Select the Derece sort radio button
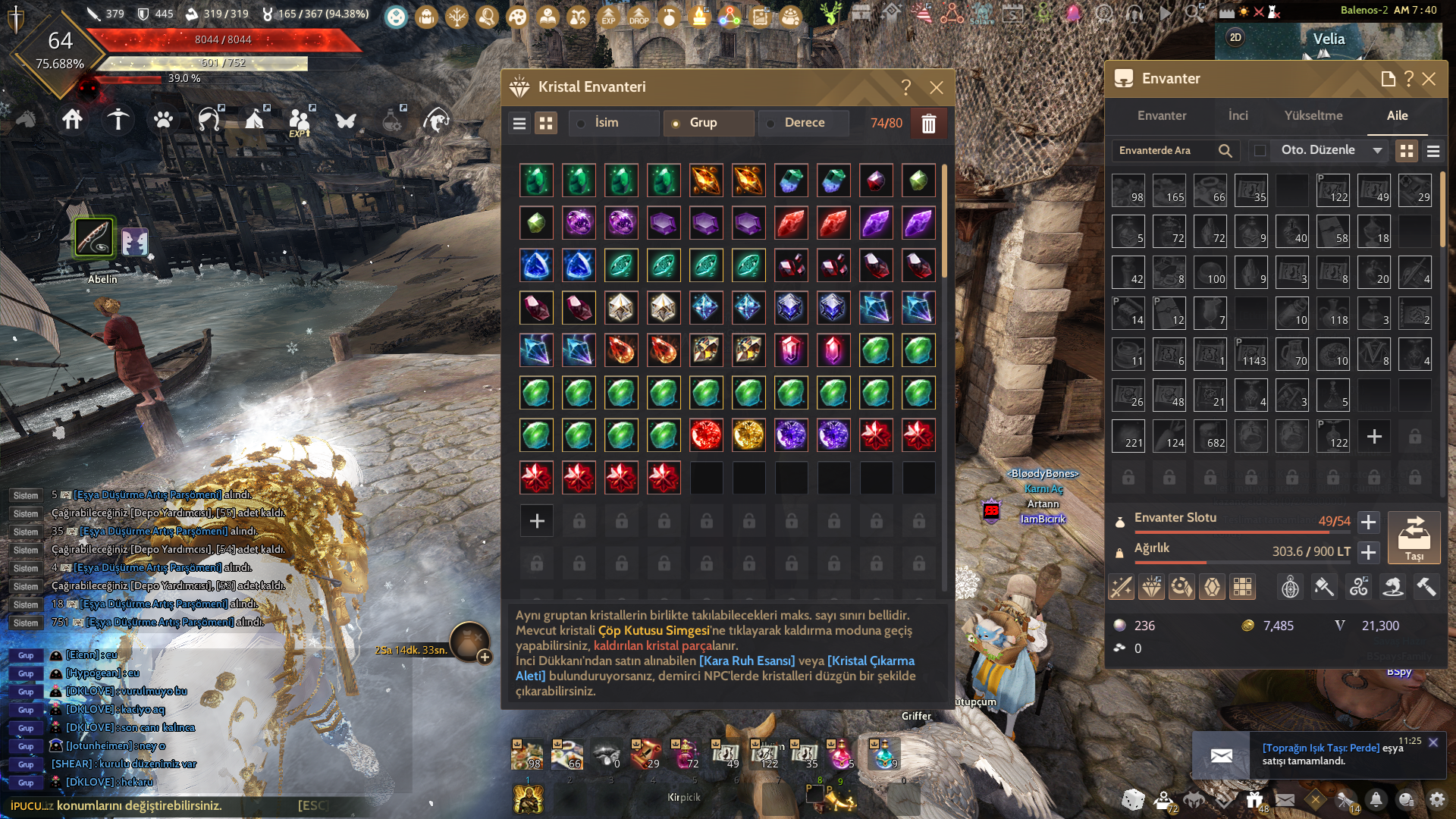Viewport: 1456px width, 819px height. click(x=771, y=123)
